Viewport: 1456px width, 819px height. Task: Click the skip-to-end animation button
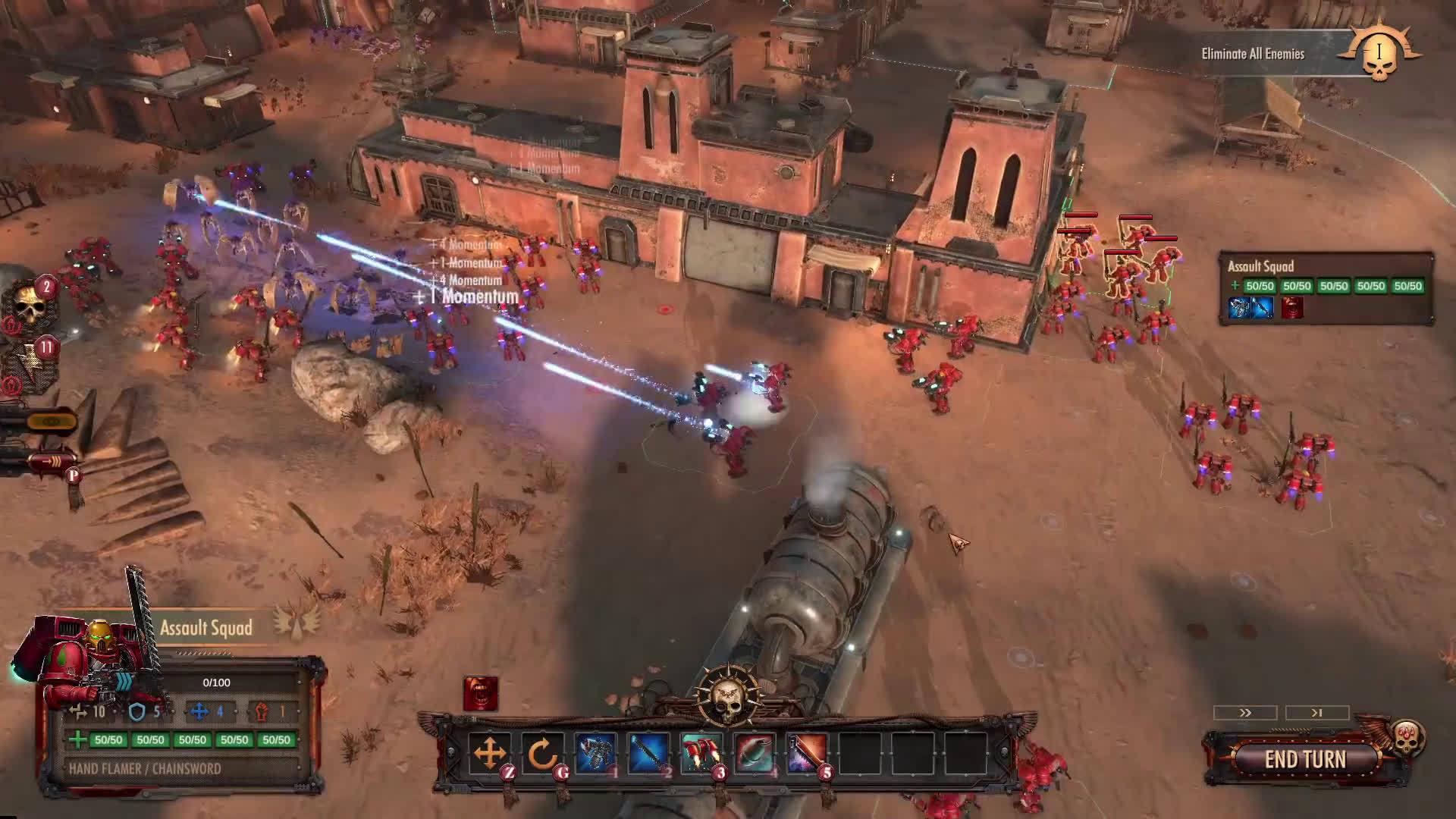click(1317, 713)
